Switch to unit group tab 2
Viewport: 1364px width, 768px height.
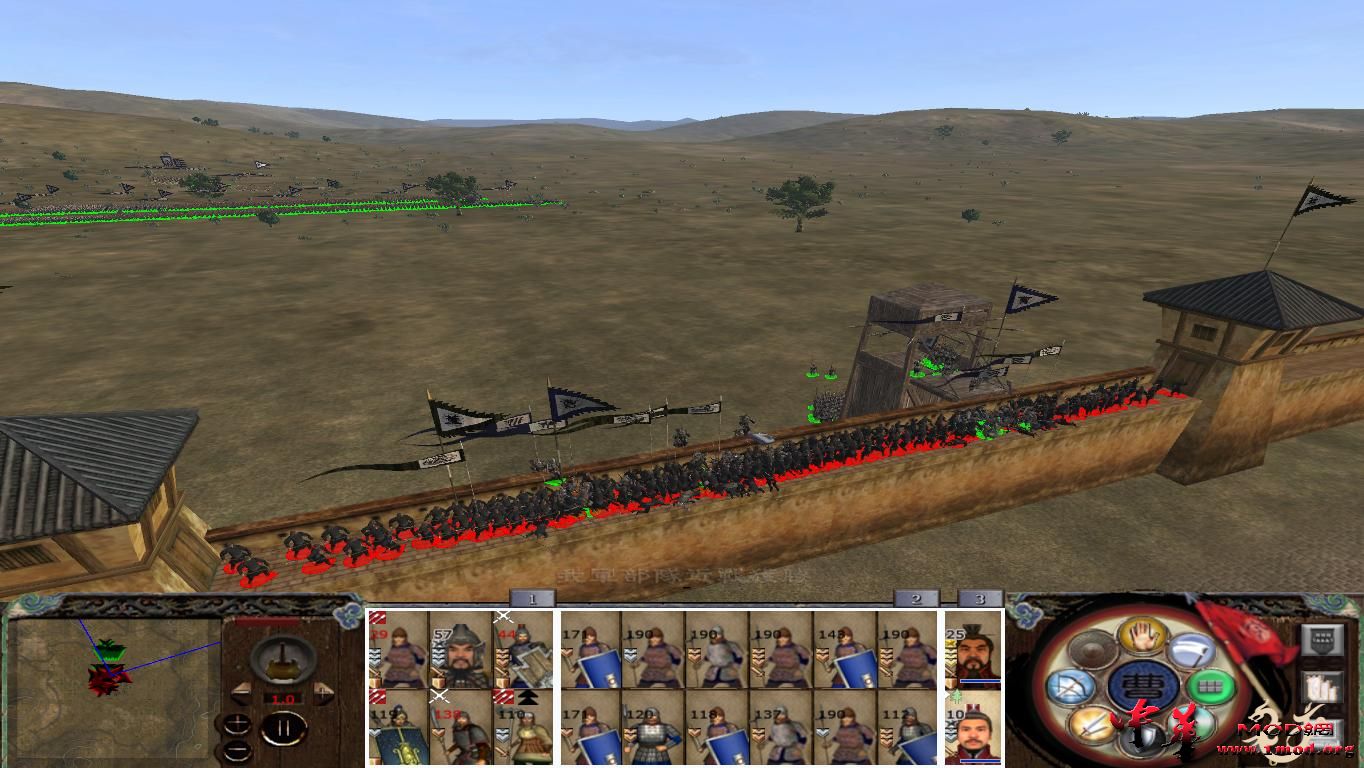point(916,598)
